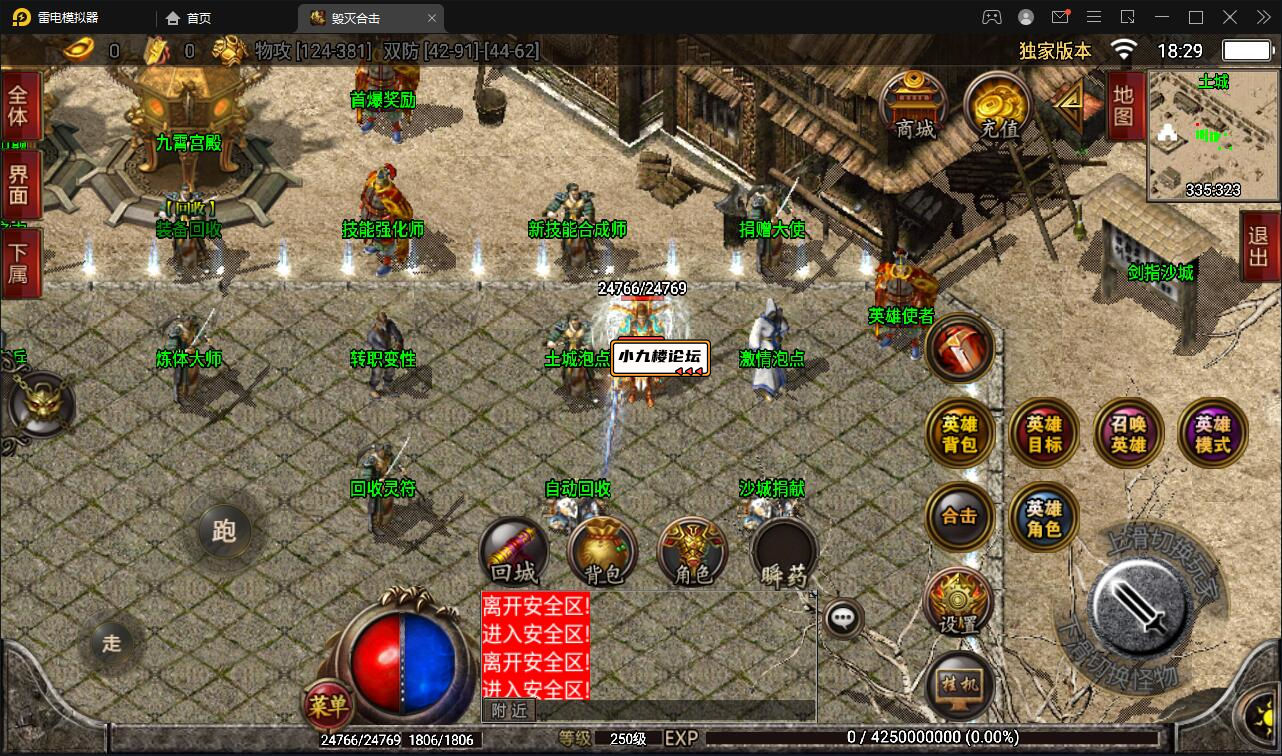Select the 附近 chat channel tab
Image resolution: width=1282 pixels, height=756 pixels.
[511, 709]
